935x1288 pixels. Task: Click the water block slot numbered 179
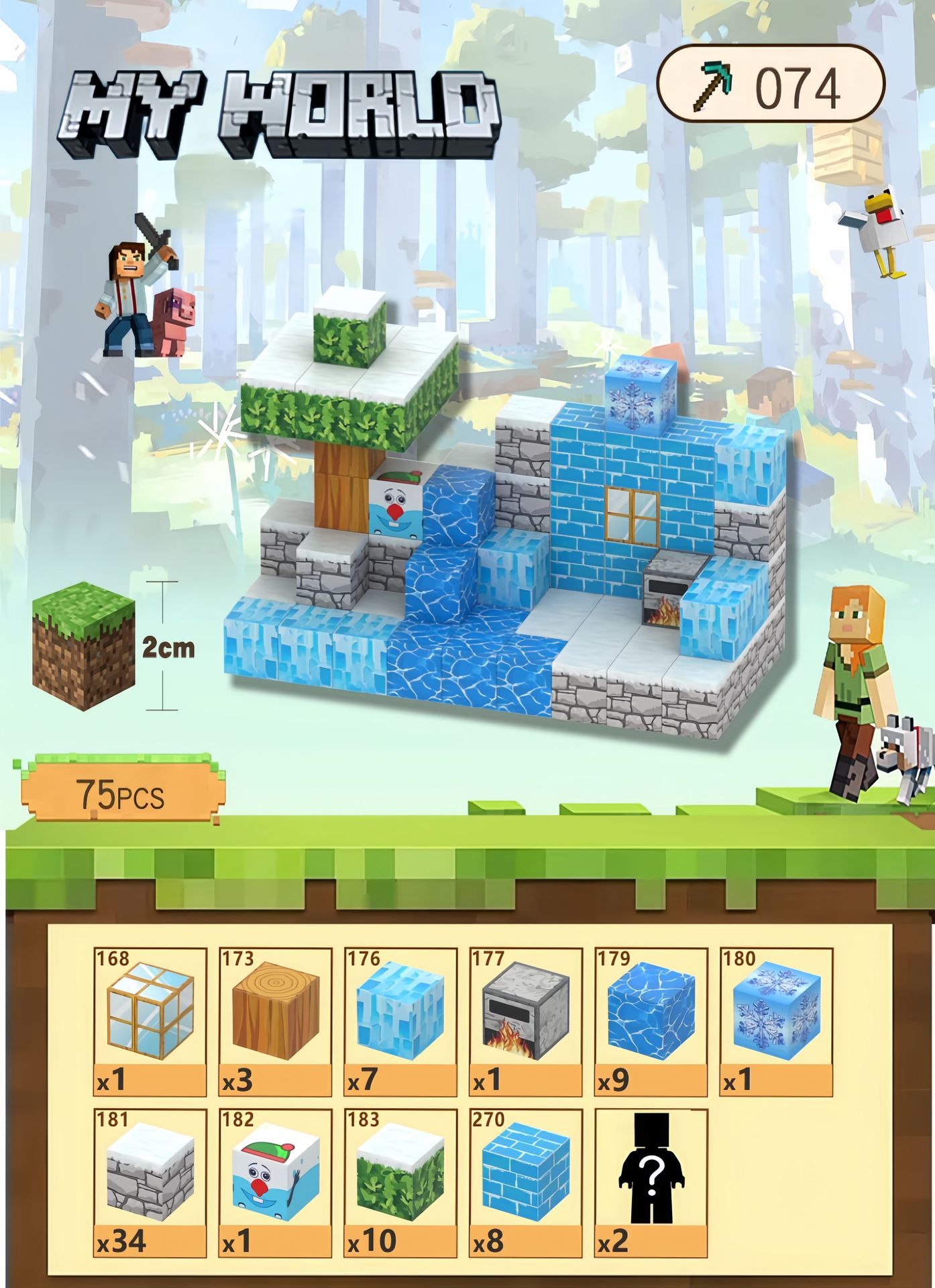[x=651, y=1021]
